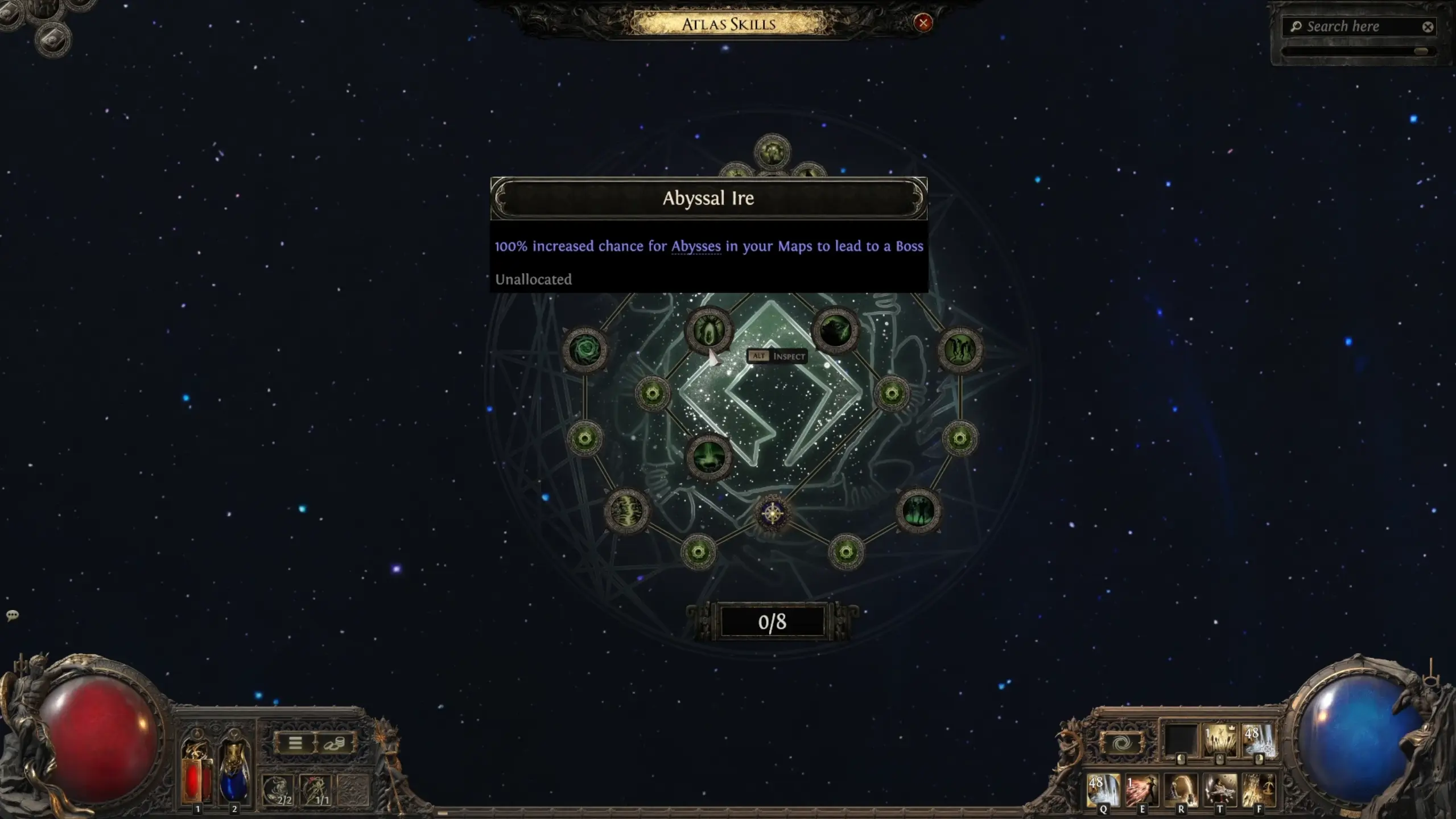Viewport: 1456px width, 819px height.
Task: Open the three-line menu button
Action: [x=295, y=743]
